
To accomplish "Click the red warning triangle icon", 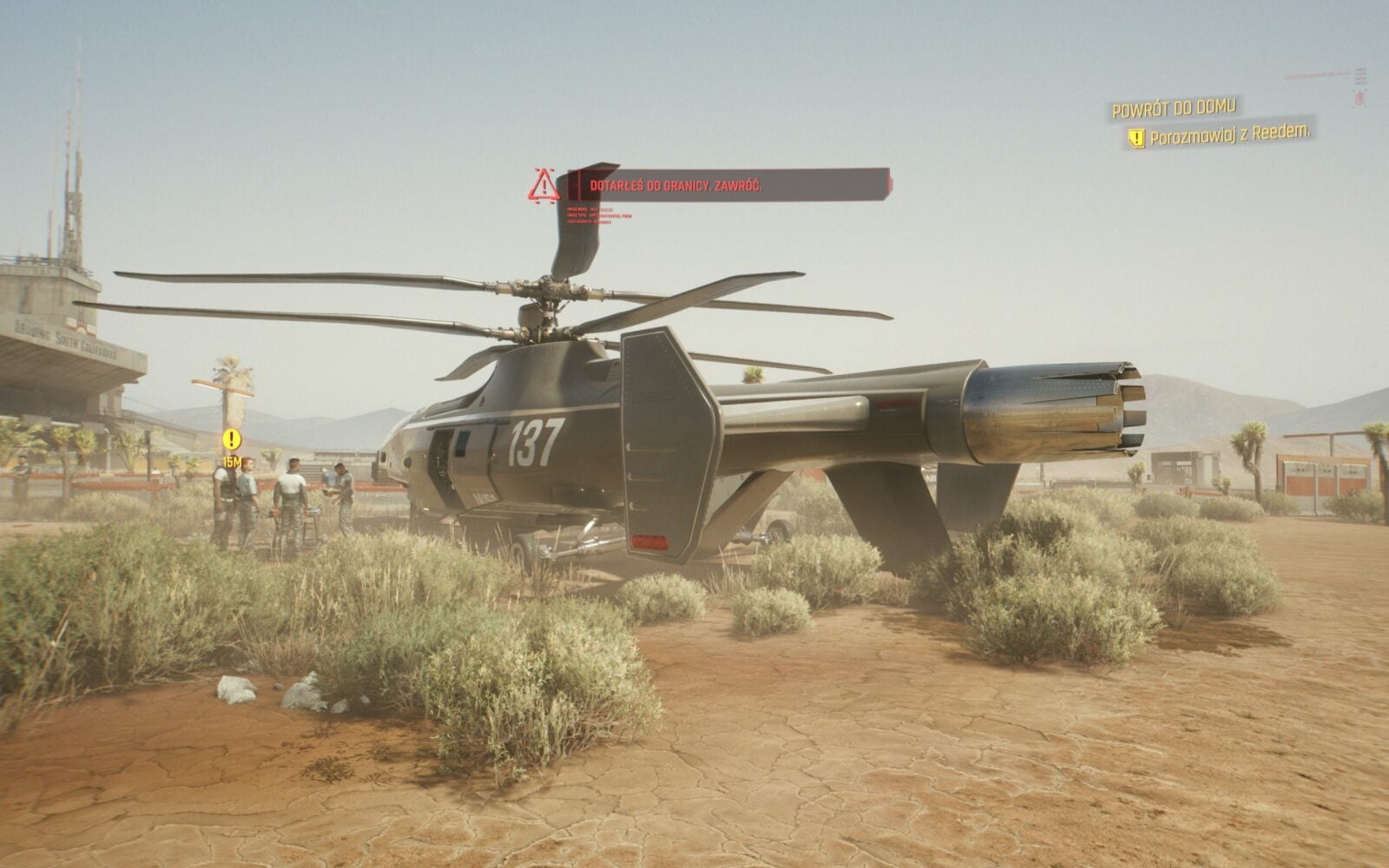I will [543, 186].
